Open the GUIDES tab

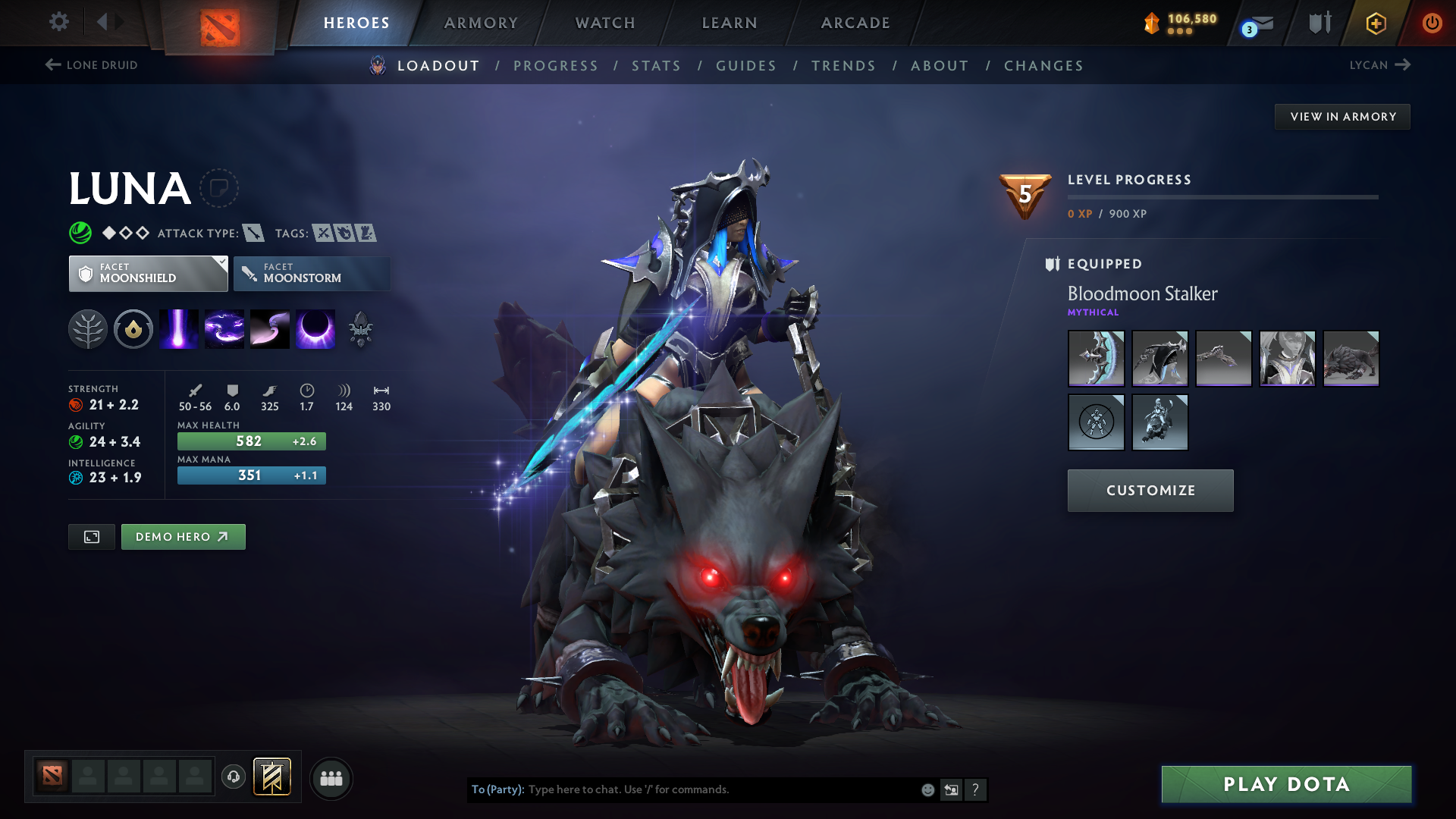point(746,66)
